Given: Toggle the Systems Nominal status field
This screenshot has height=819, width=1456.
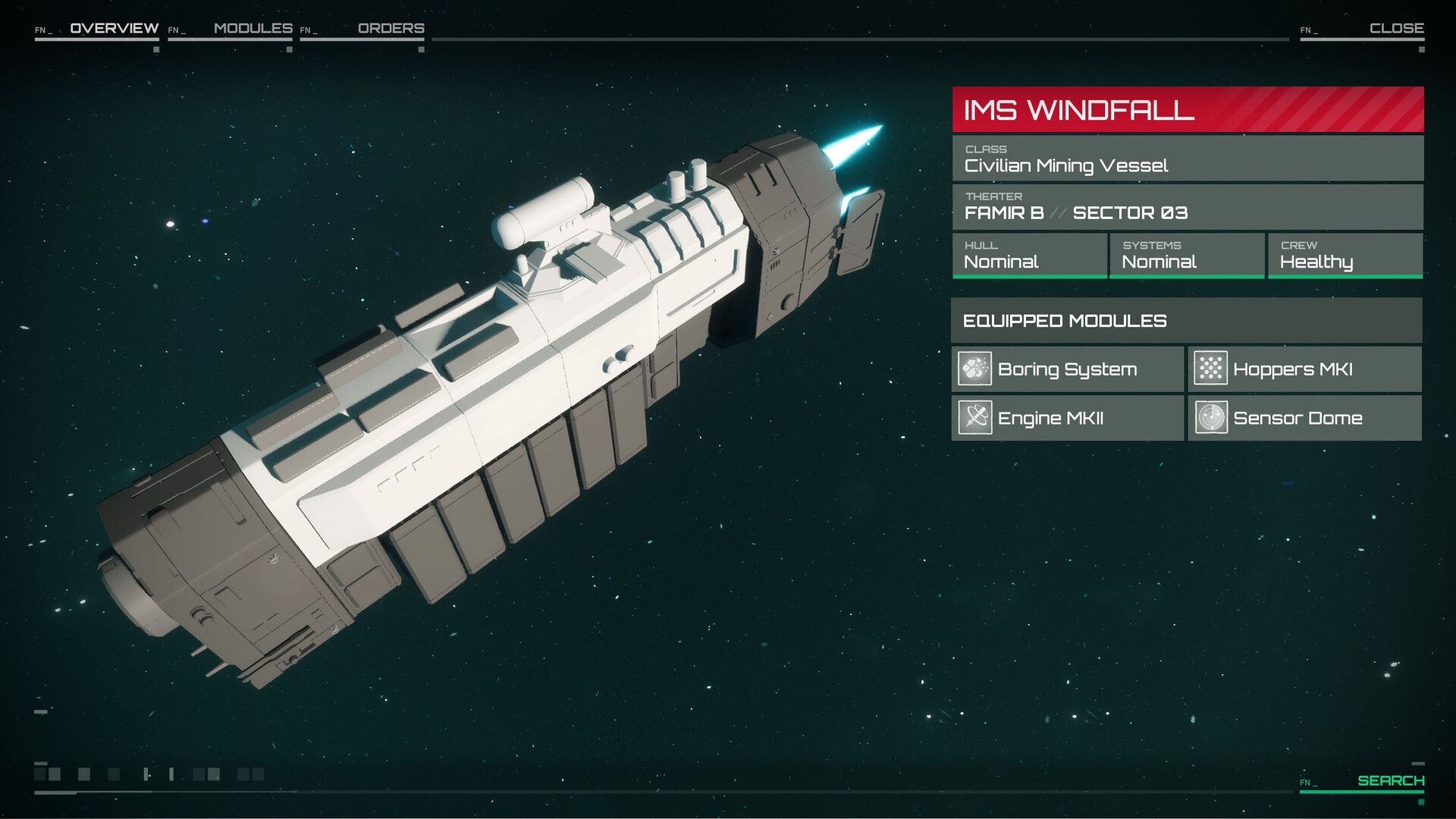Looking at the screenshot, I should click(1187, 256).
